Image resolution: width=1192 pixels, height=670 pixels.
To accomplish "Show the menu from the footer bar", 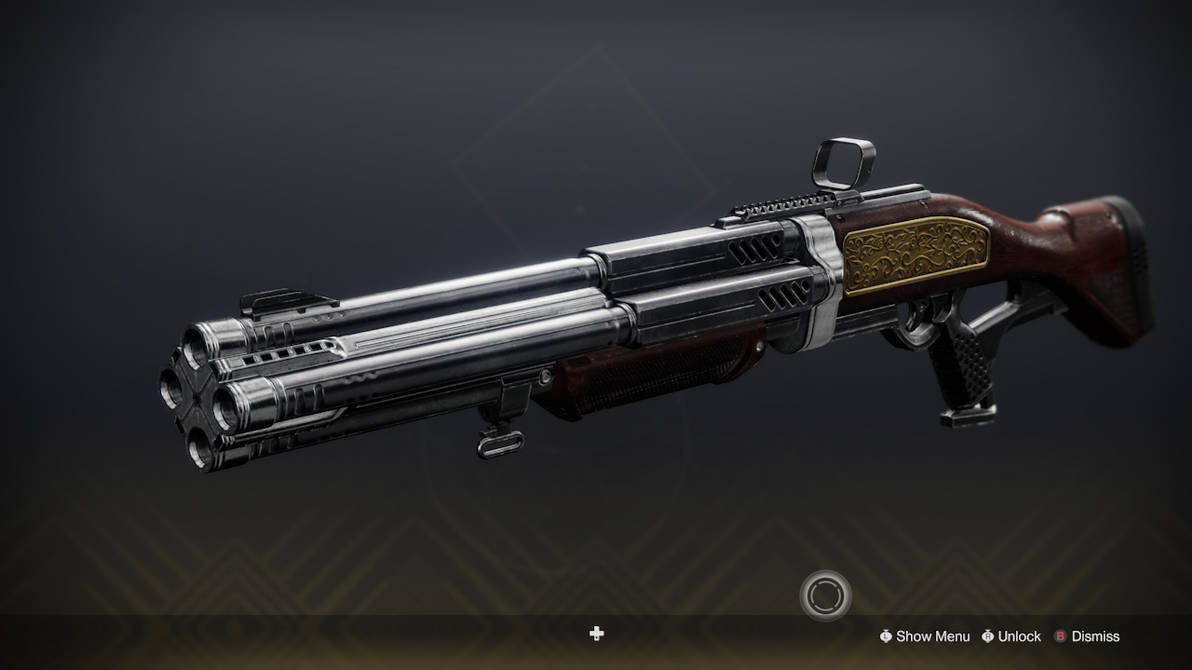I will coord(924,636).
